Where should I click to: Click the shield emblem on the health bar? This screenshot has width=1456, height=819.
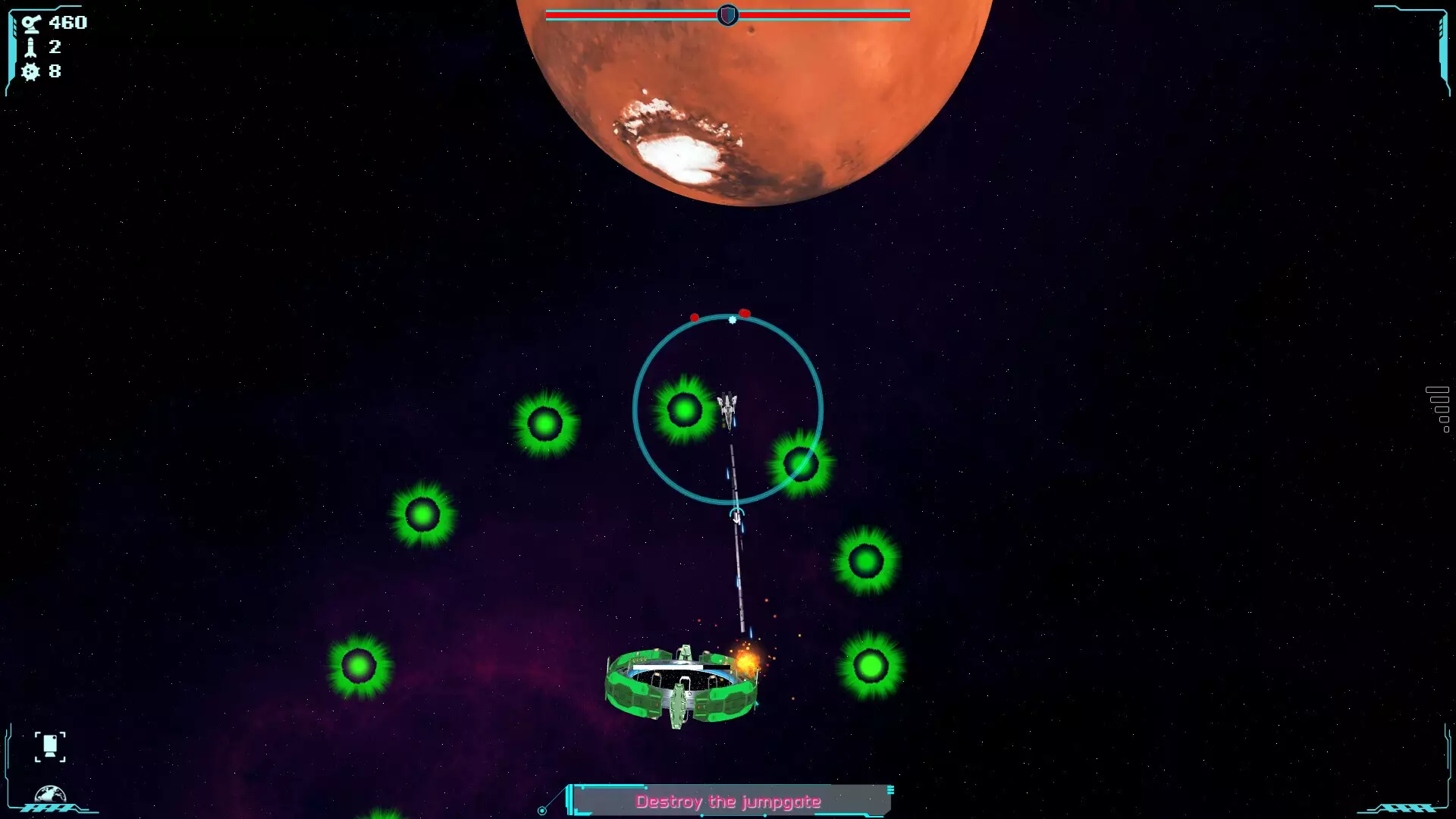point(727,13)
